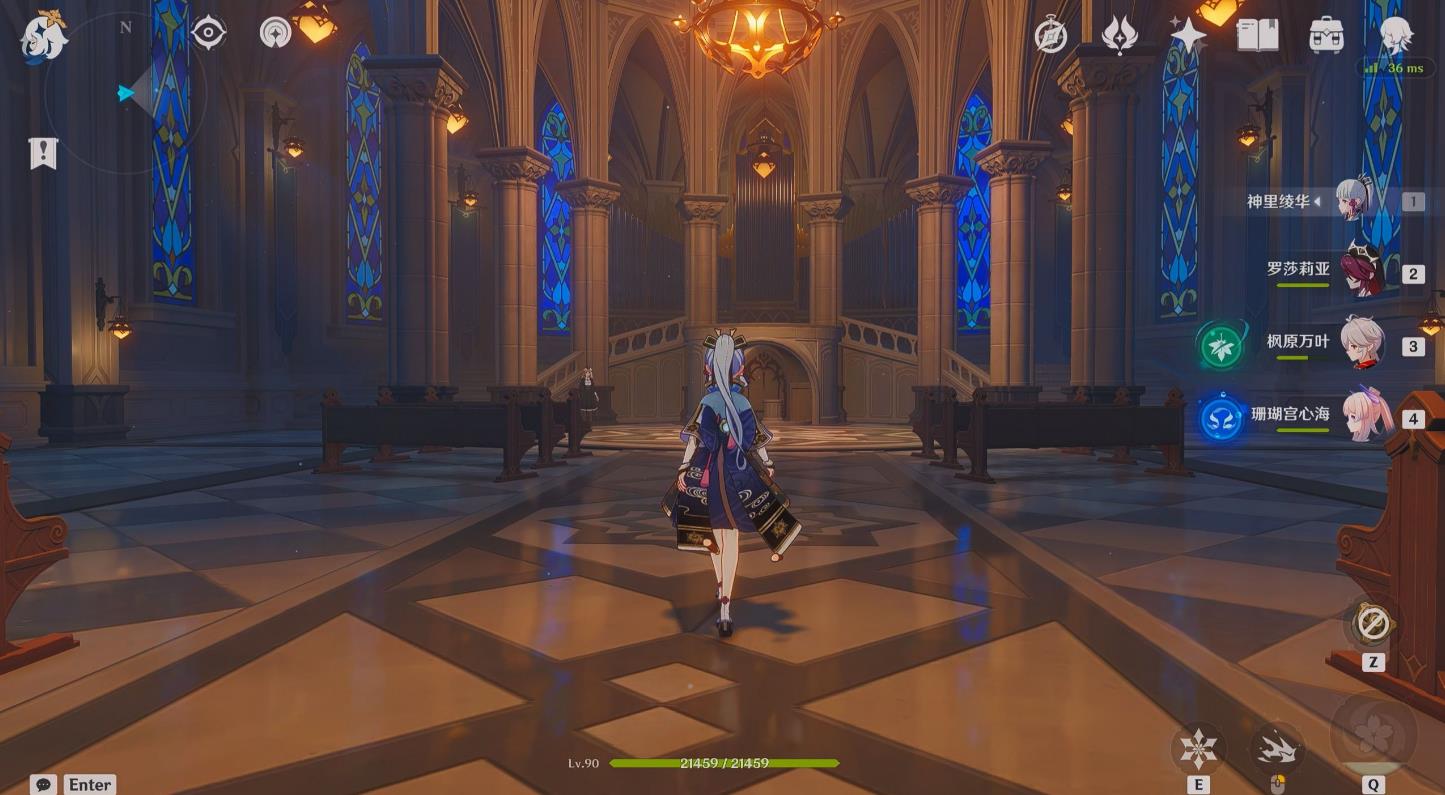Open the backpack inventory icon
Image resolution: width=1445 pixels, height=795 pixels.
coord(1326,35)
